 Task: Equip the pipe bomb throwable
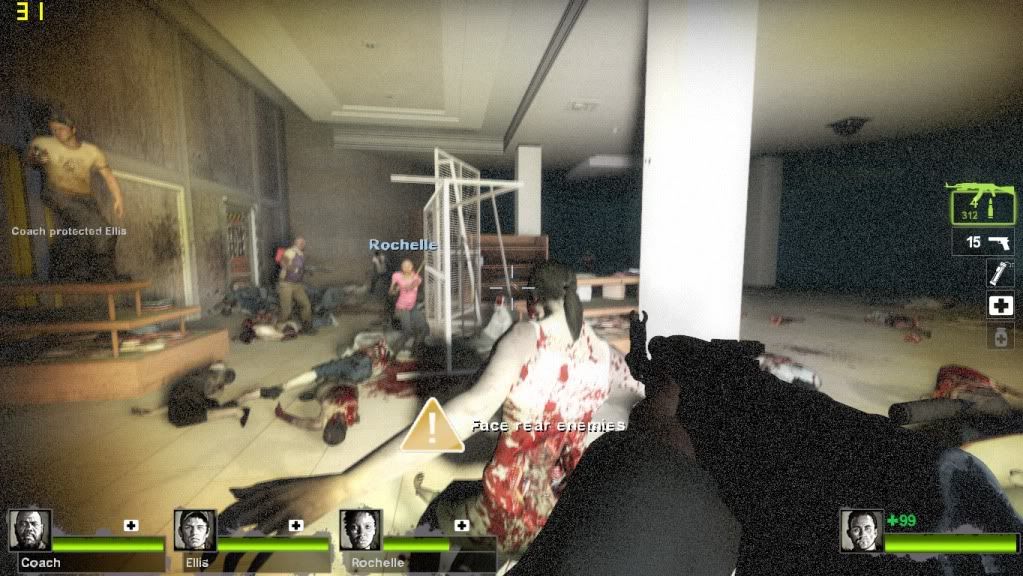tap(1000, 273)
